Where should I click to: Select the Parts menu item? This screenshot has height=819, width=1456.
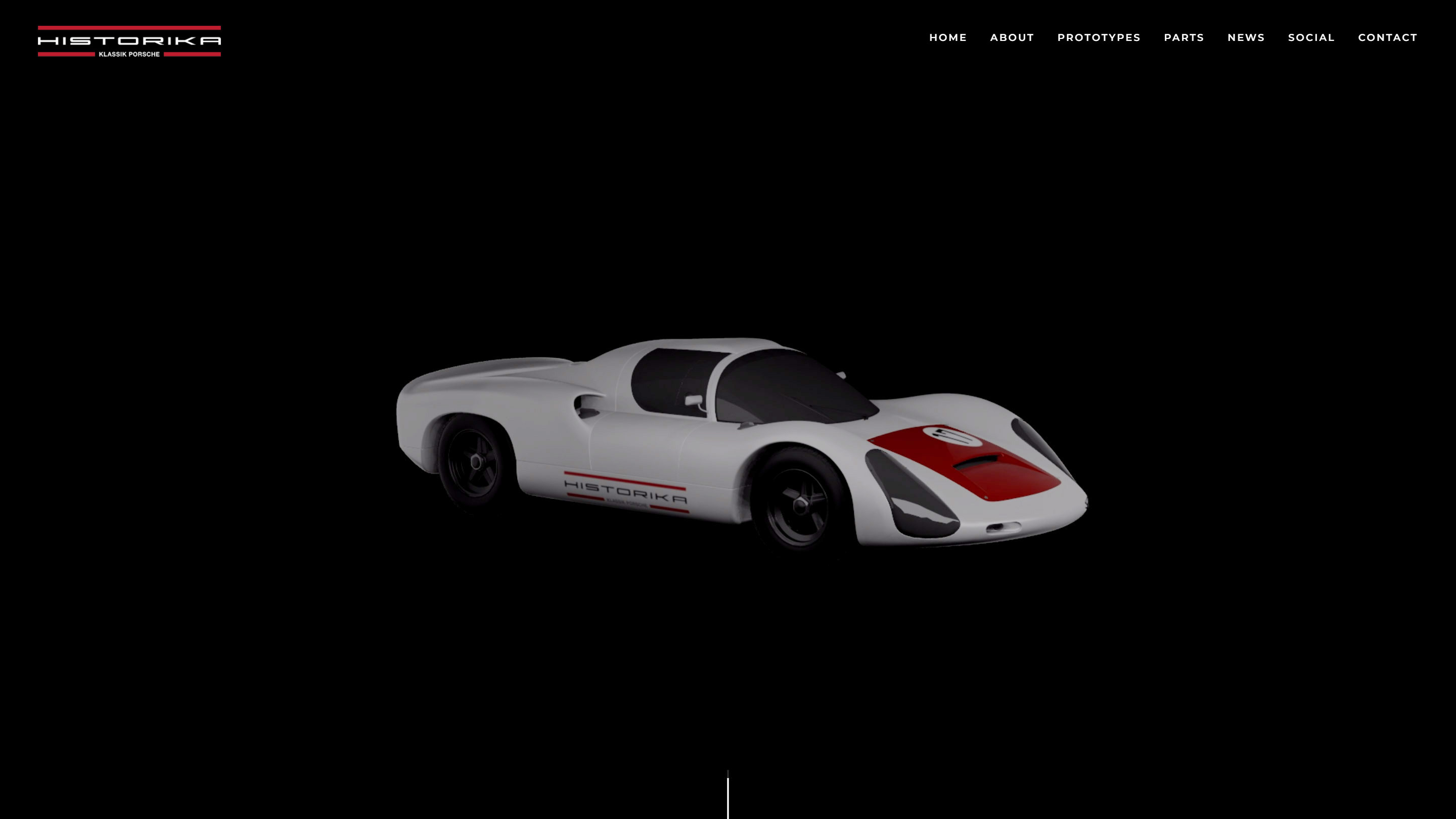tap(1183, 38)
